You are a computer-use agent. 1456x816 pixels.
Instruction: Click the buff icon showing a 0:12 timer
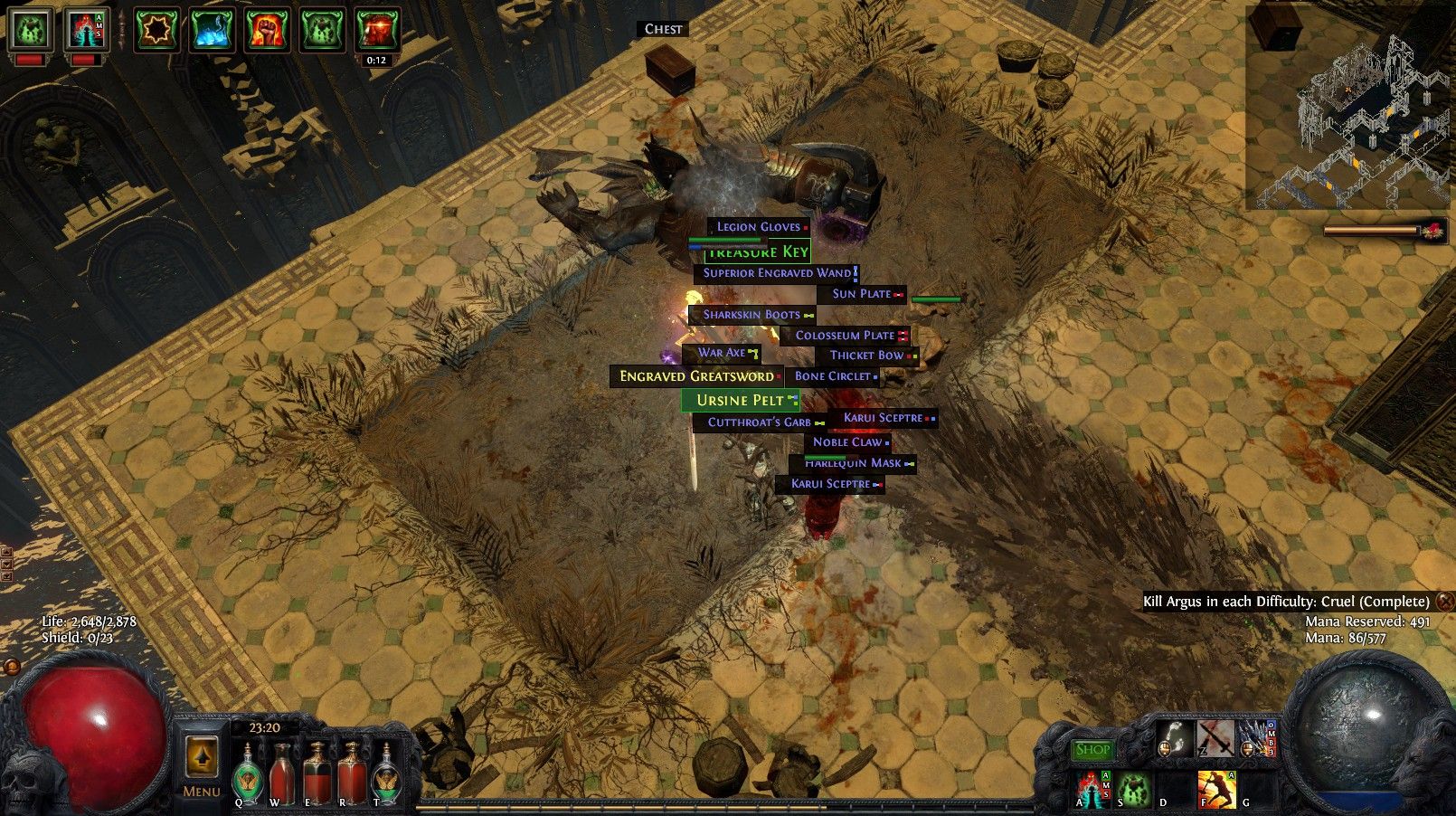[376, 30]
